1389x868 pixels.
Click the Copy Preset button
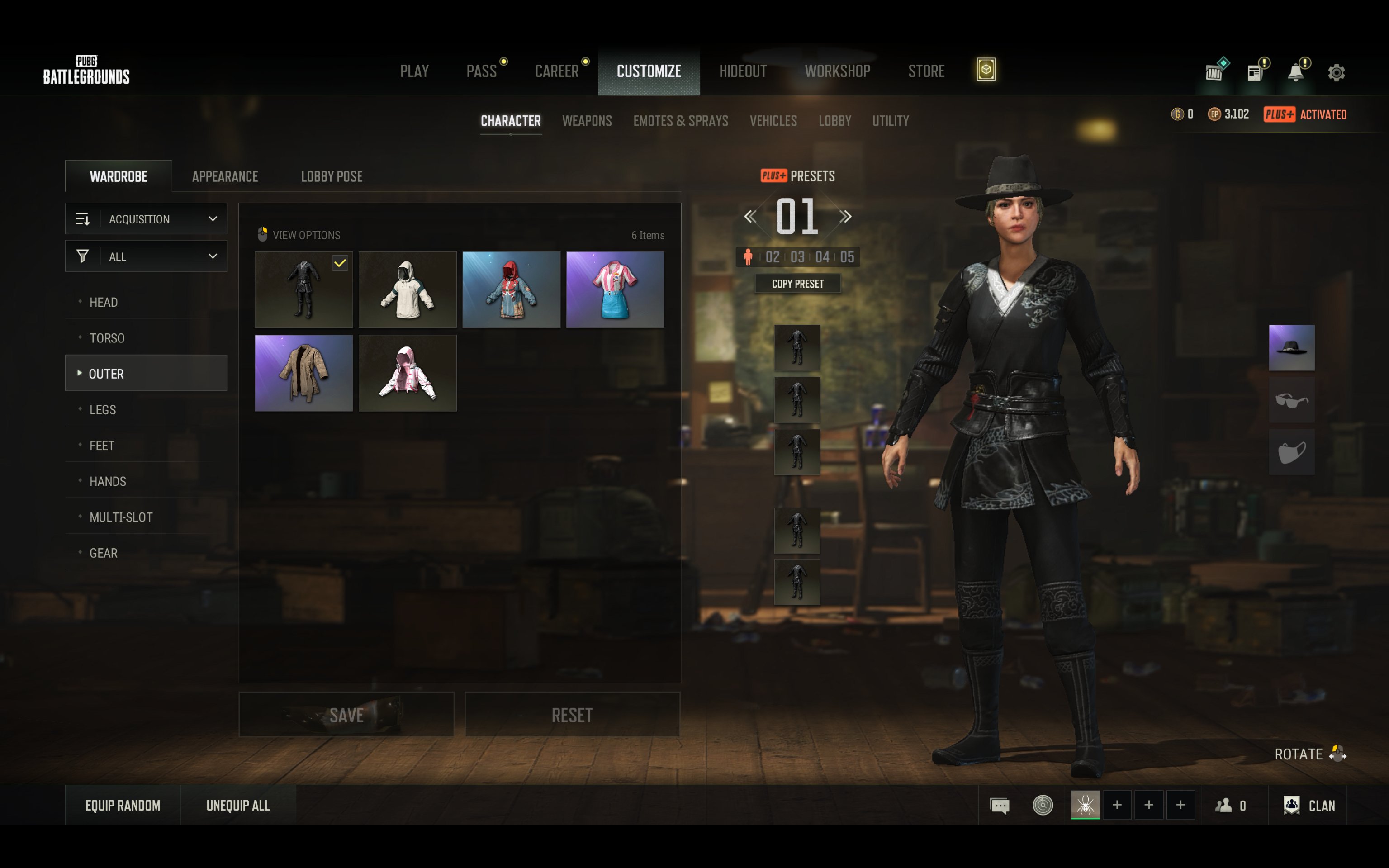coord(797,284)
